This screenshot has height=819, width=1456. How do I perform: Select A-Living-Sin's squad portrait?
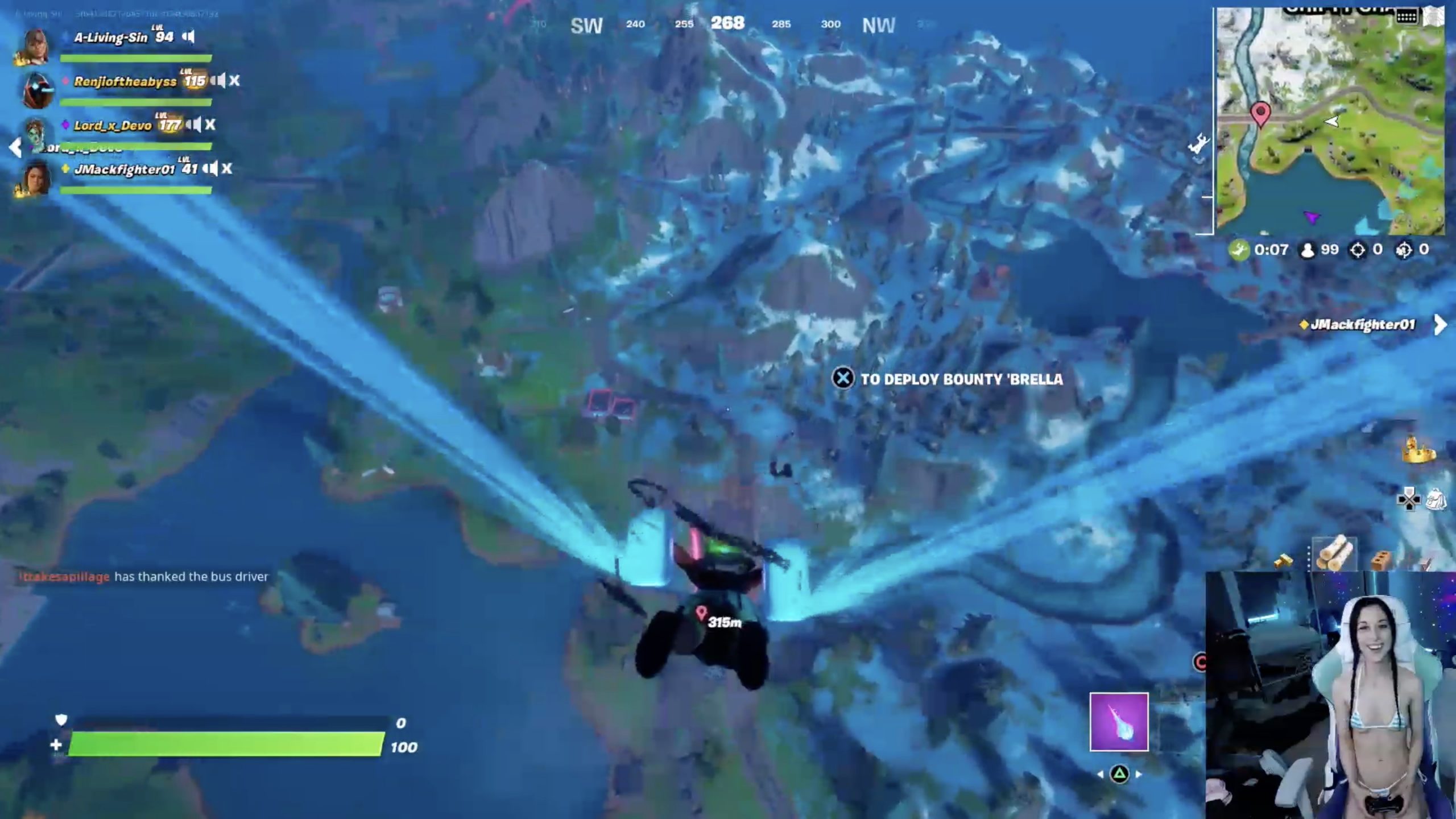click(35, 45)
